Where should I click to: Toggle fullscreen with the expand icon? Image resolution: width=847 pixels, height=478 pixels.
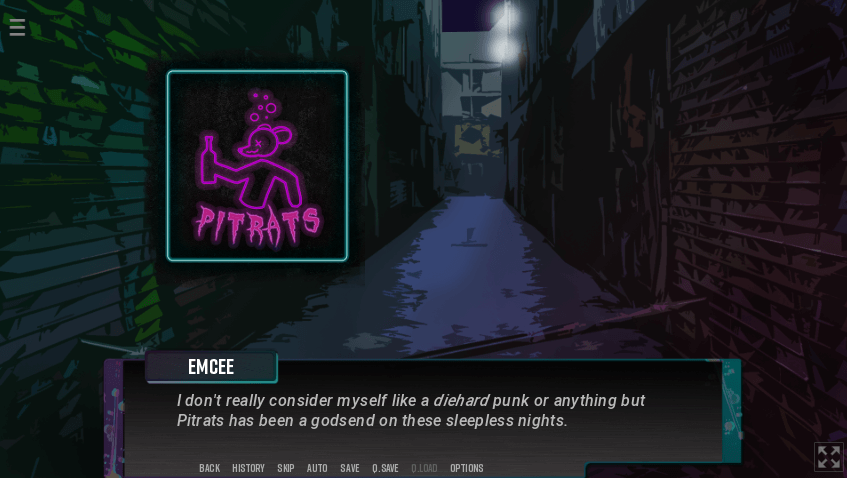point(828,457)
